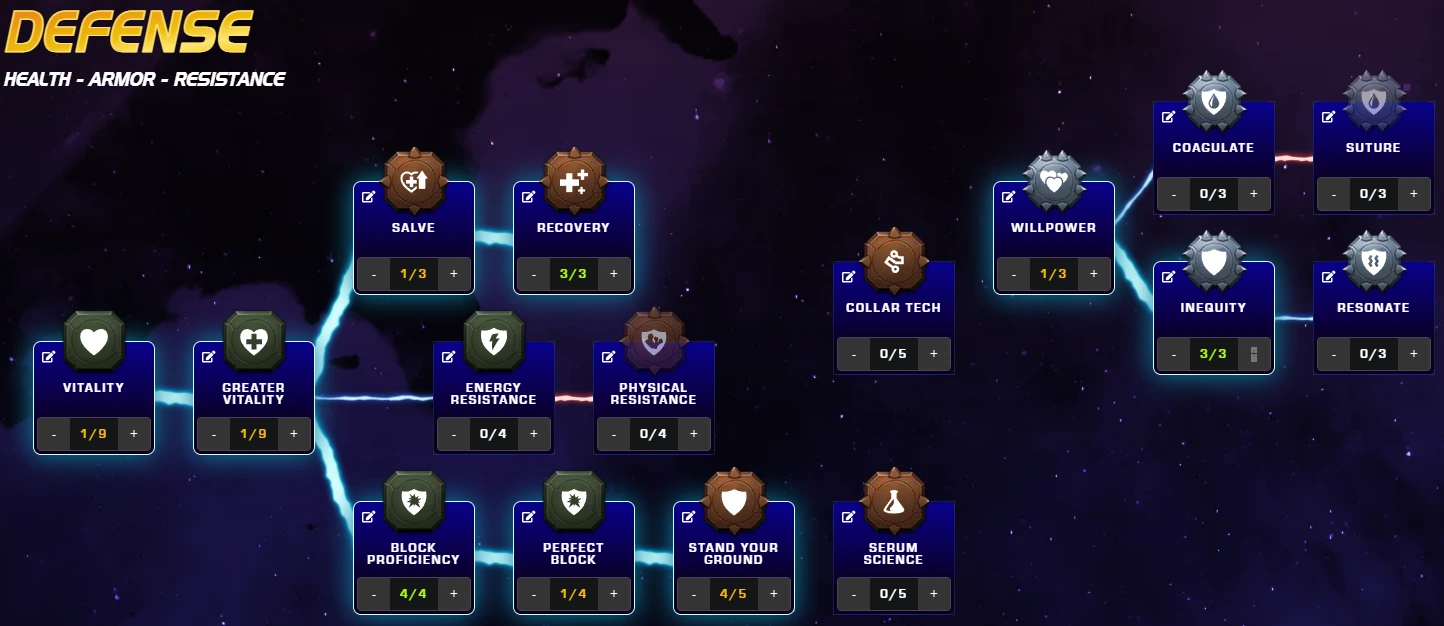
Task: Add a point to Suture
Action: coord(1414,194)
